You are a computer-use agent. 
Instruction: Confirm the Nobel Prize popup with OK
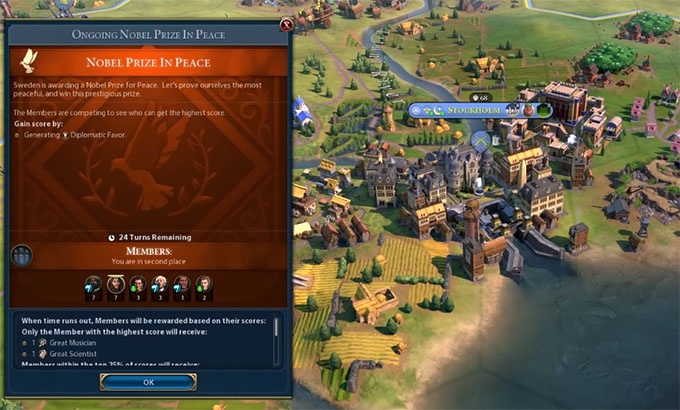tap(147, 381)
